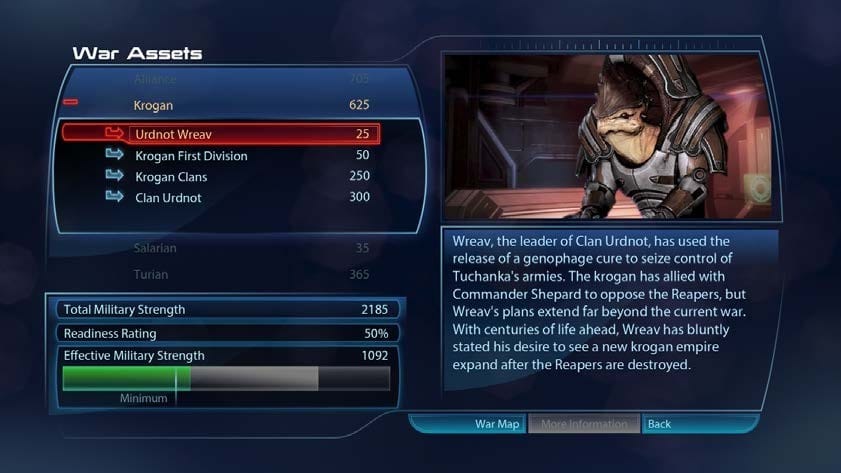
Task: Expand the Salarian category
Action: click(x=220, y=248)
